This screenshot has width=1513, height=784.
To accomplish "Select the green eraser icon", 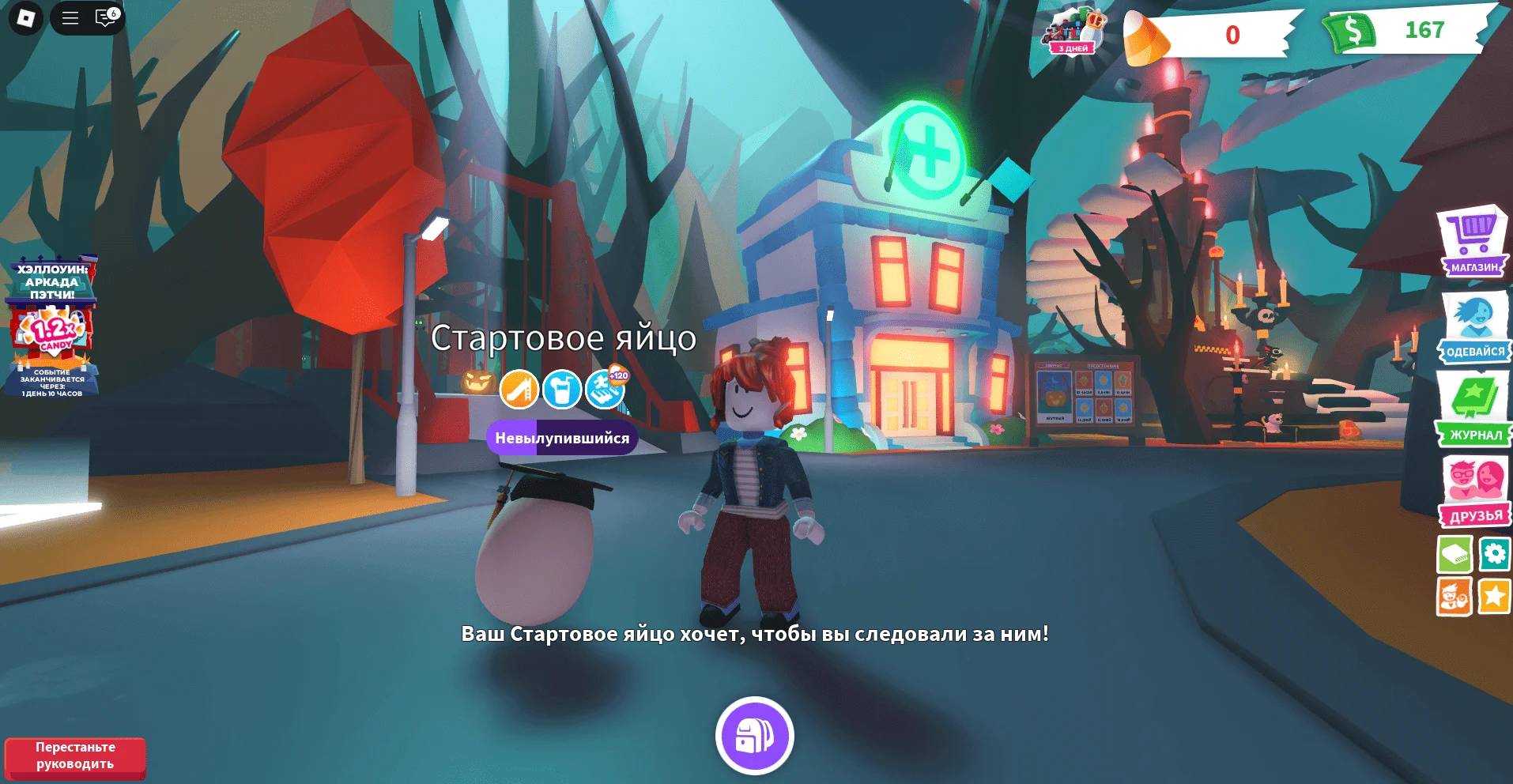I will point(1454,554).
